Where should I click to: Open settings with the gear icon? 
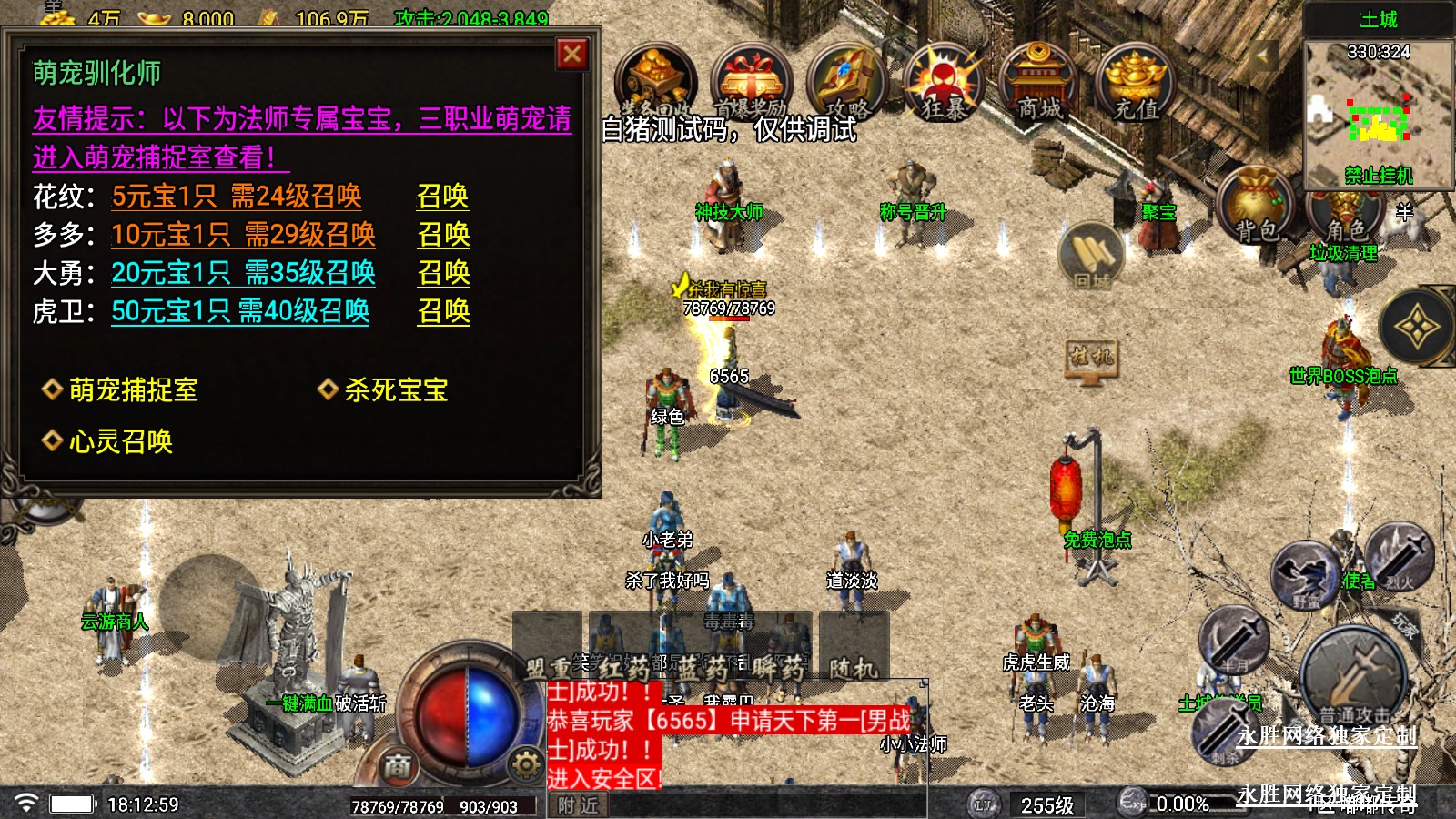(525, 765)
